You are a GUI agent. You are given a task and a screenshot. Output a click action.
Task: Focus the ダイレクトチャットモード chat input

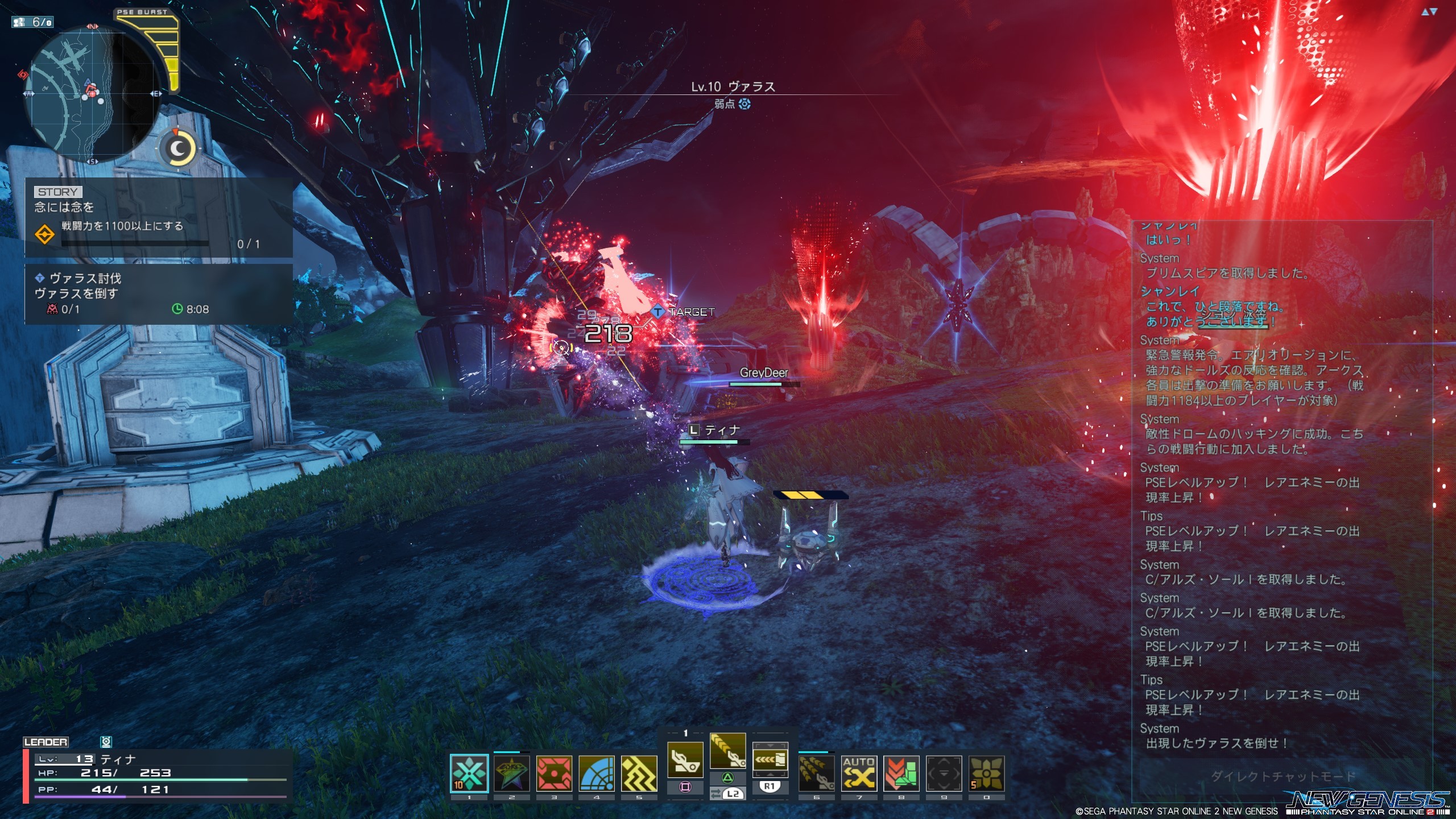tap(1282, 776)
